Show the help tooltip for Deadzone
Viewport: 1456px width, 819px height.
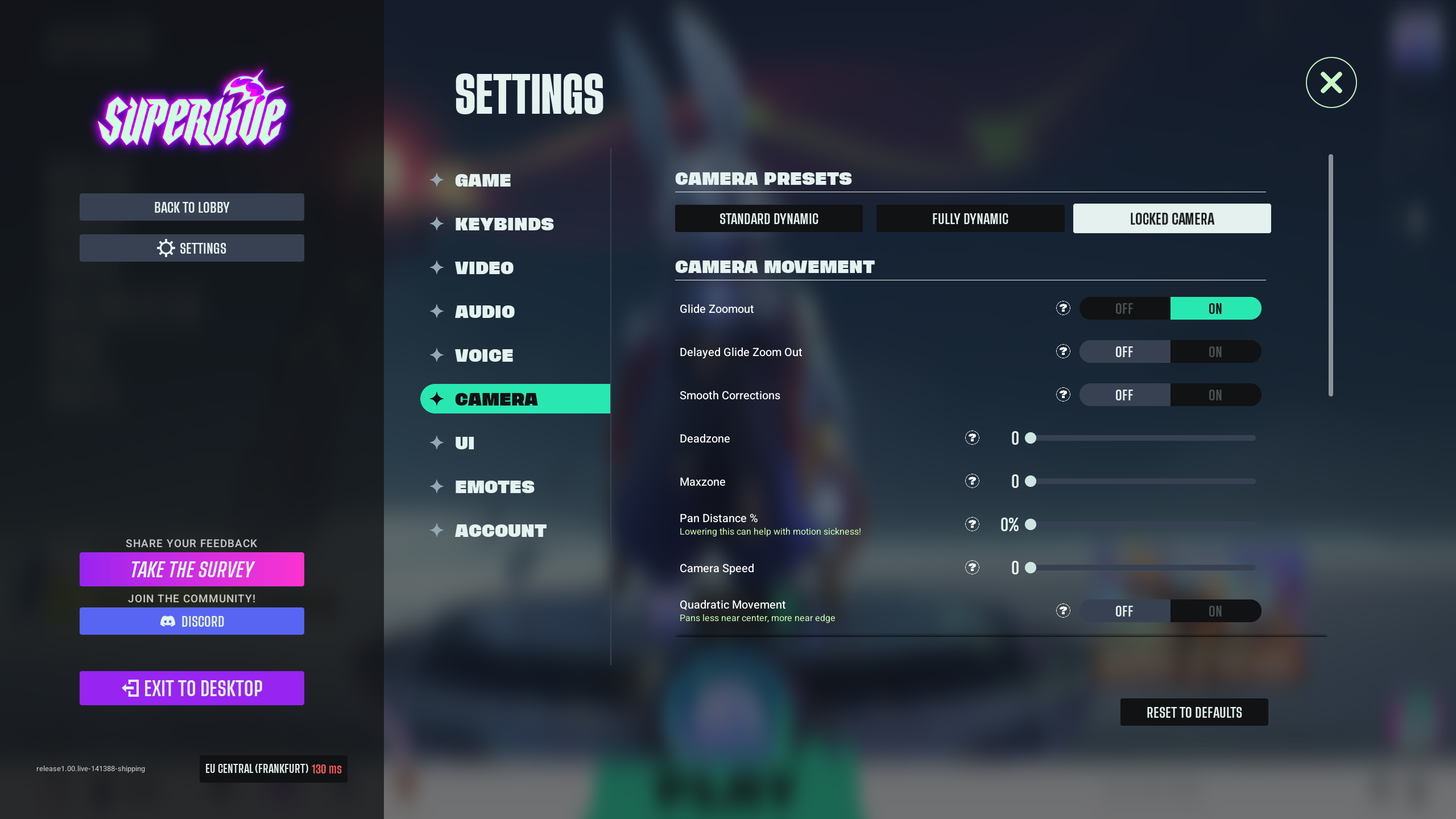pos(972,438)
